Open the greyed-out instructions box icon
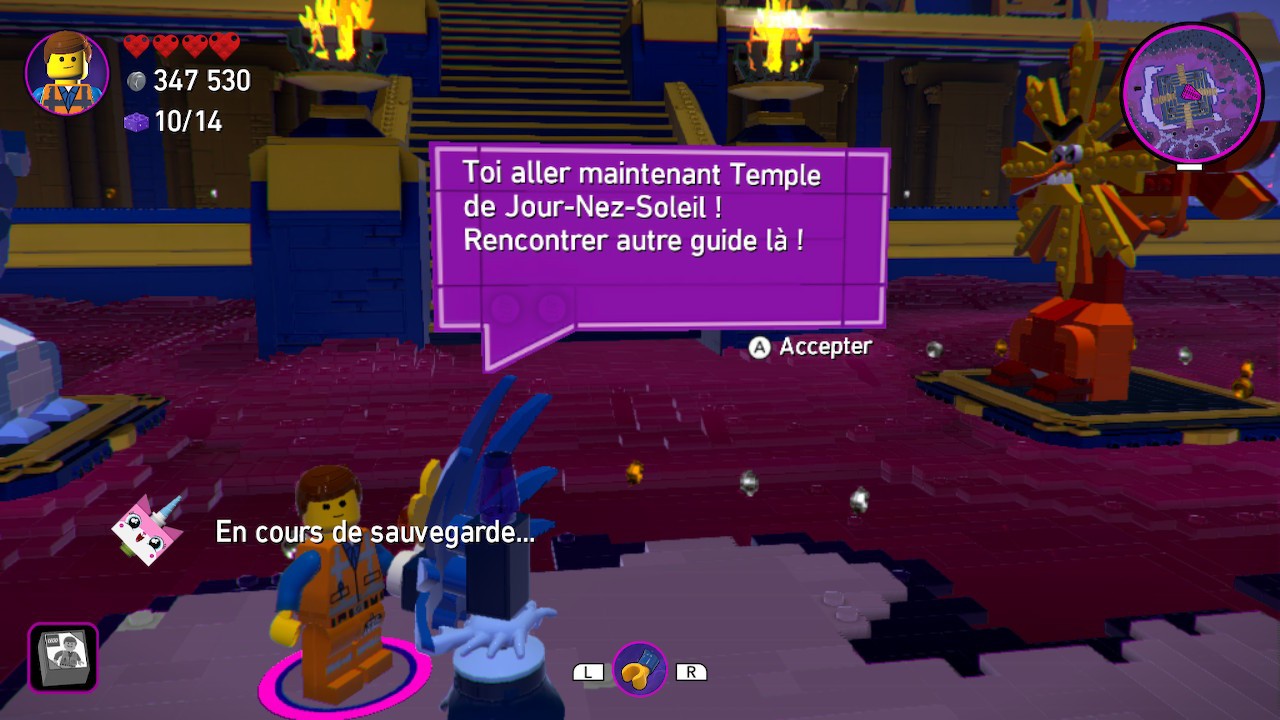The width and height of the screenshot is (1280, 720). coord(62,659)
